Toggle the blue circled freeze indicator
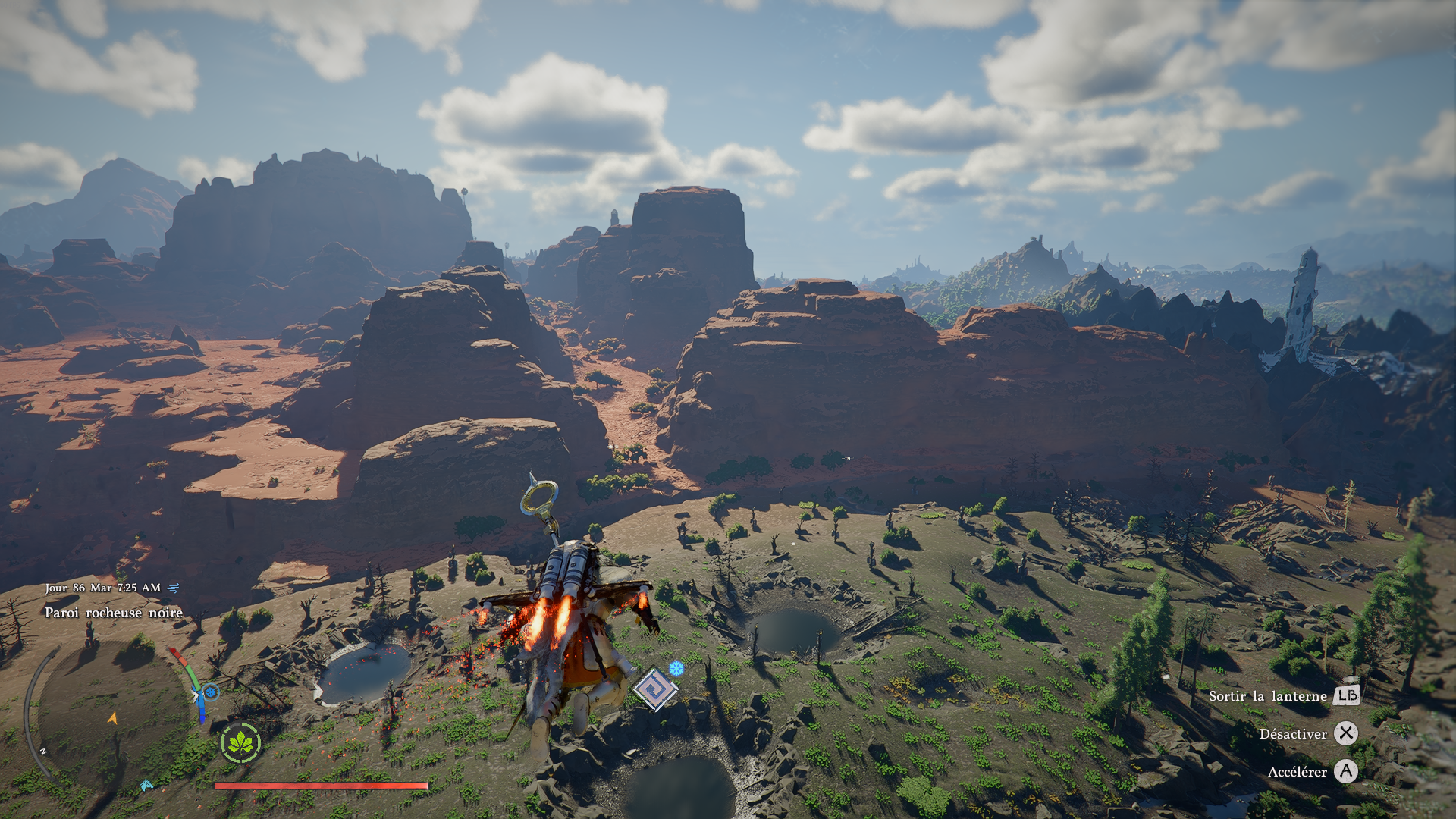The height and width of the screenshot is (819, 1456). (x=212, y=692)
